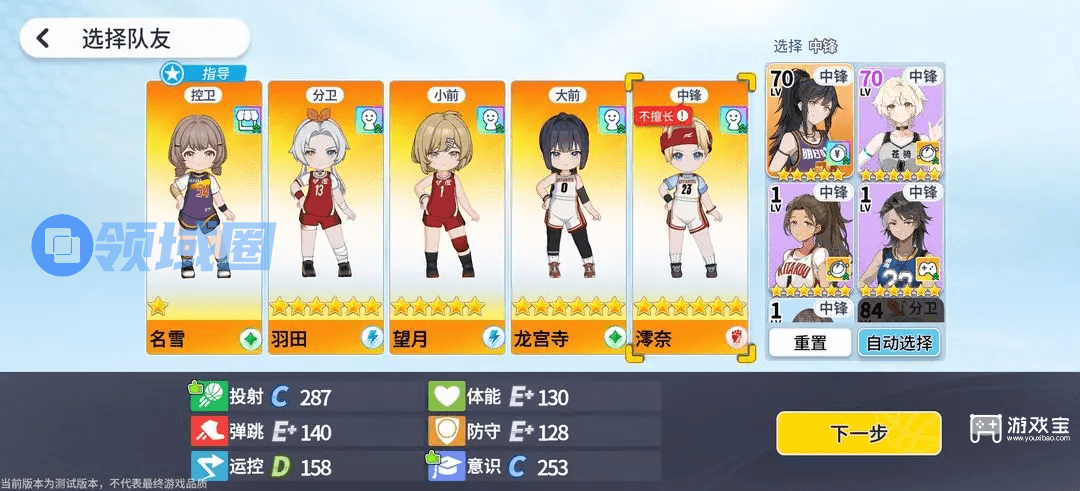1080x491 pixels.
Task: Click the 意识 awareness stat icon
Action: coord(445,467)
